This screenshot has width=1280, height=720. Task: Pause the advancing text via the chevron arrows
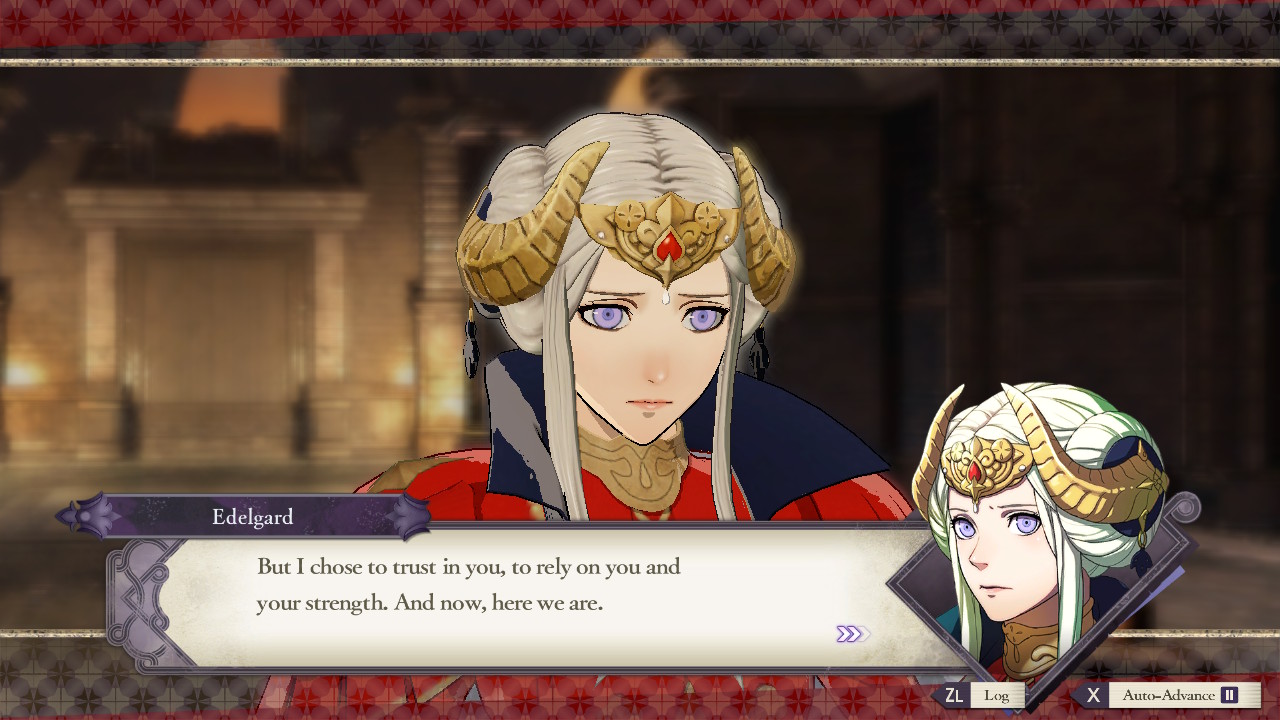pos(852,633)
